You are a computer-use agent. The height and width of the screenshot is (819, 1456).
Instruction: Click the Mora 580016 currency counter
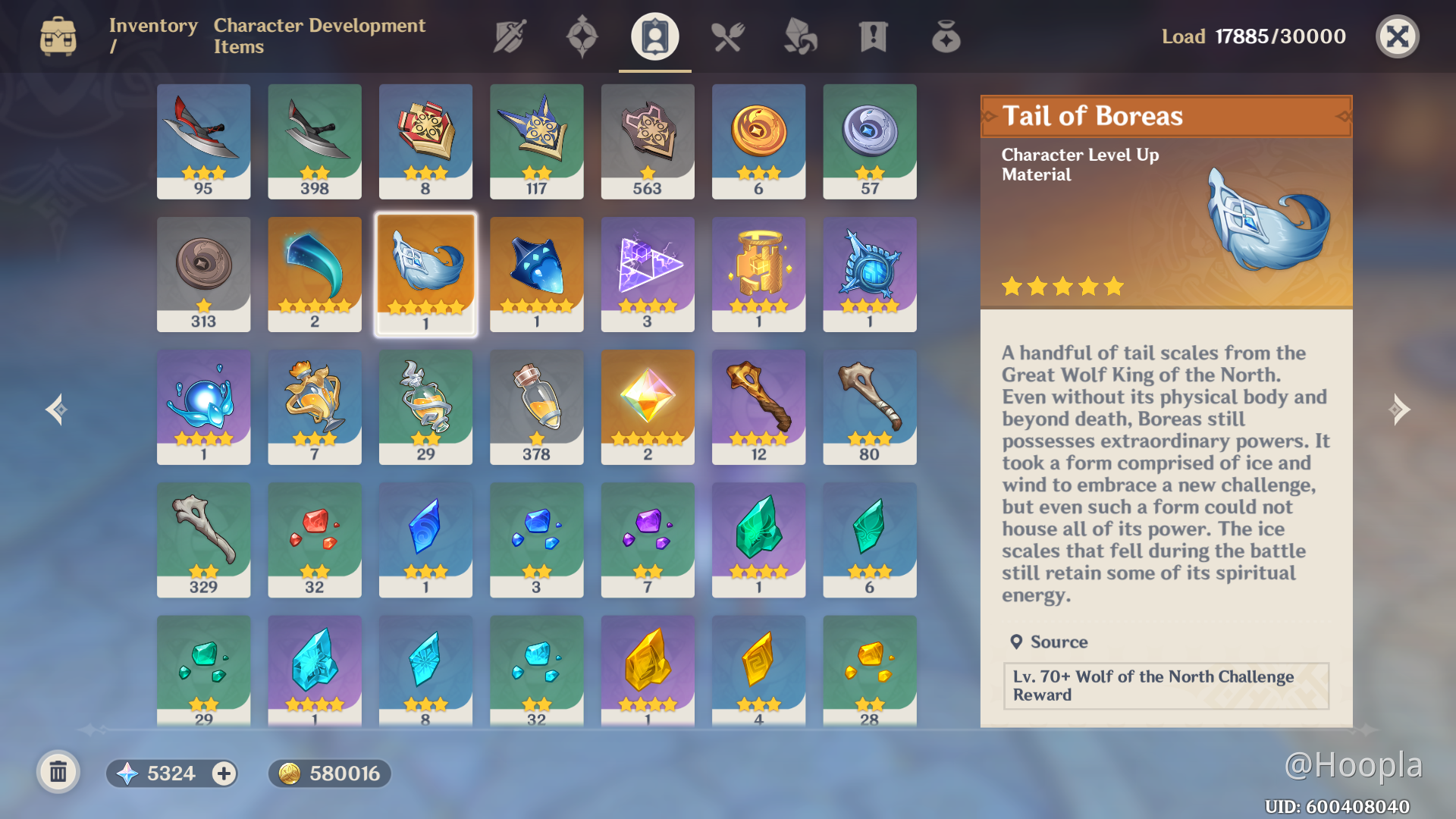pyautogui.click(x=329, y=773)
